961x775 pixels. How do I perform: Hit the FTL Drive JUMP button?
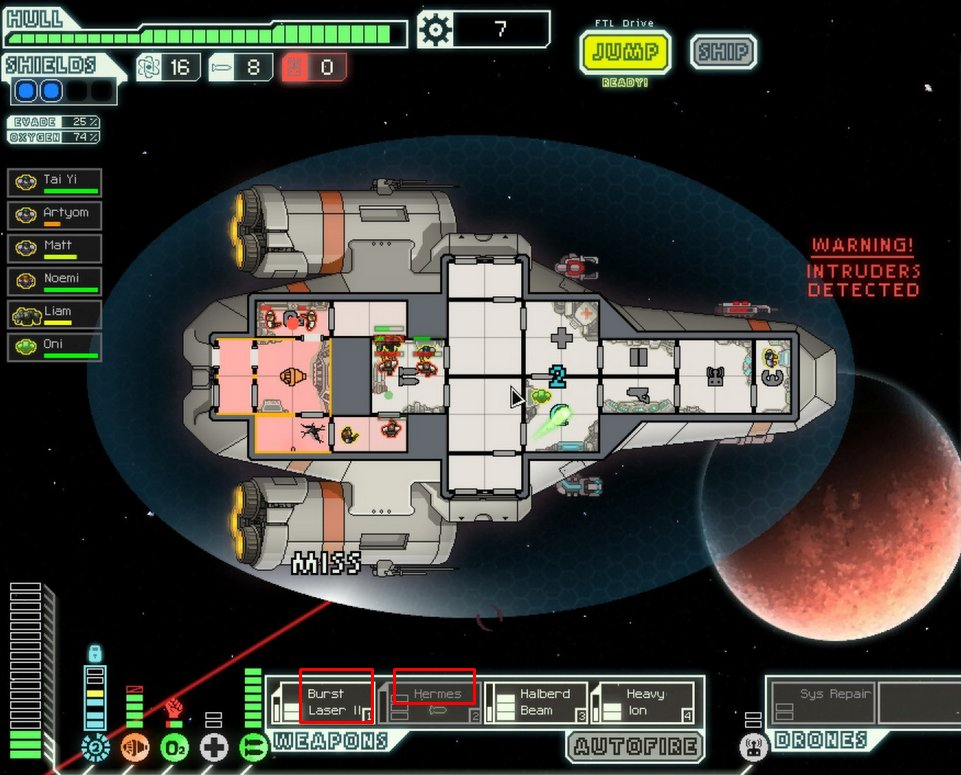[624, 52]
